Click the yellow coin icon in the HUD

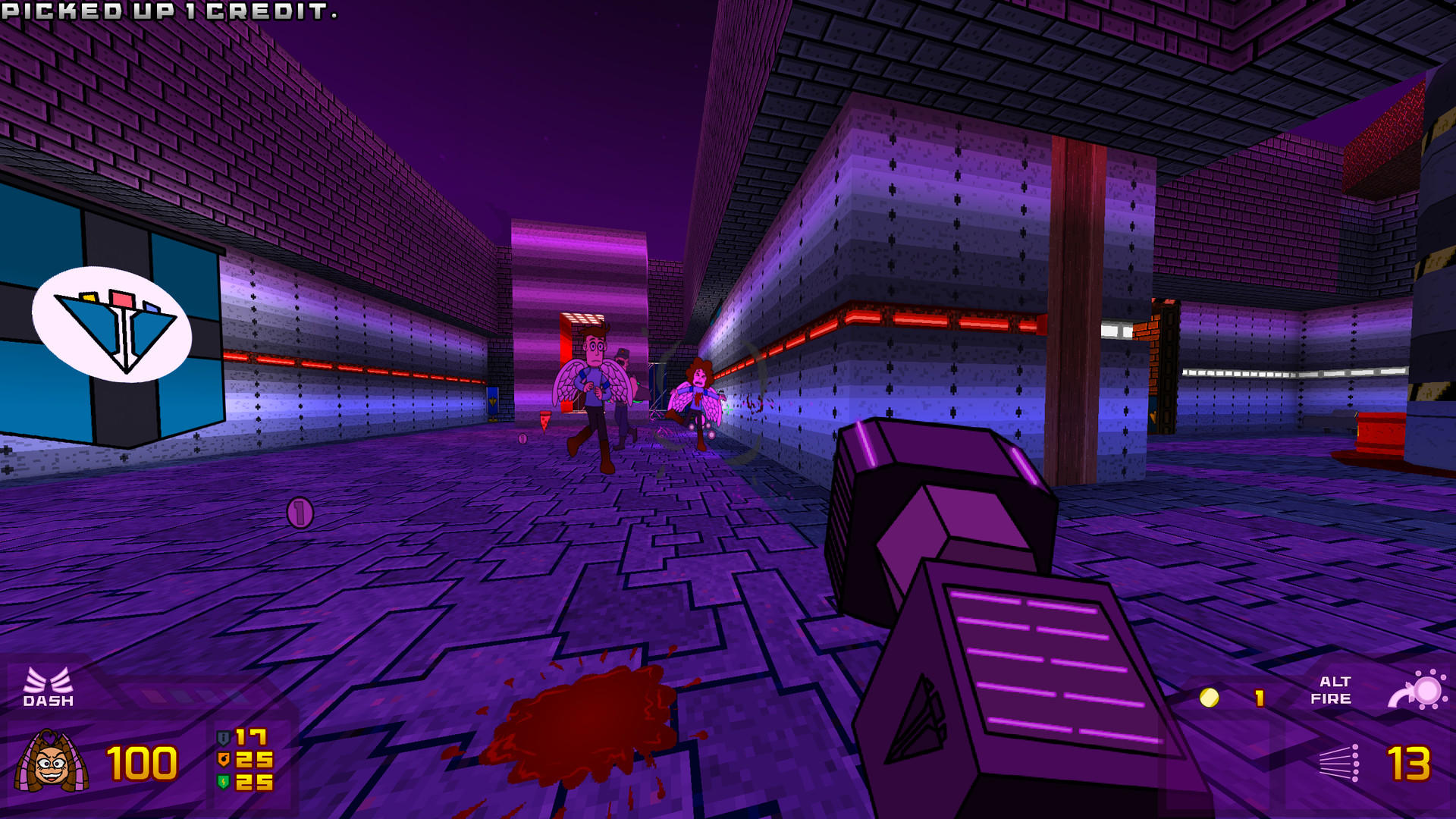click(1210, 698)
